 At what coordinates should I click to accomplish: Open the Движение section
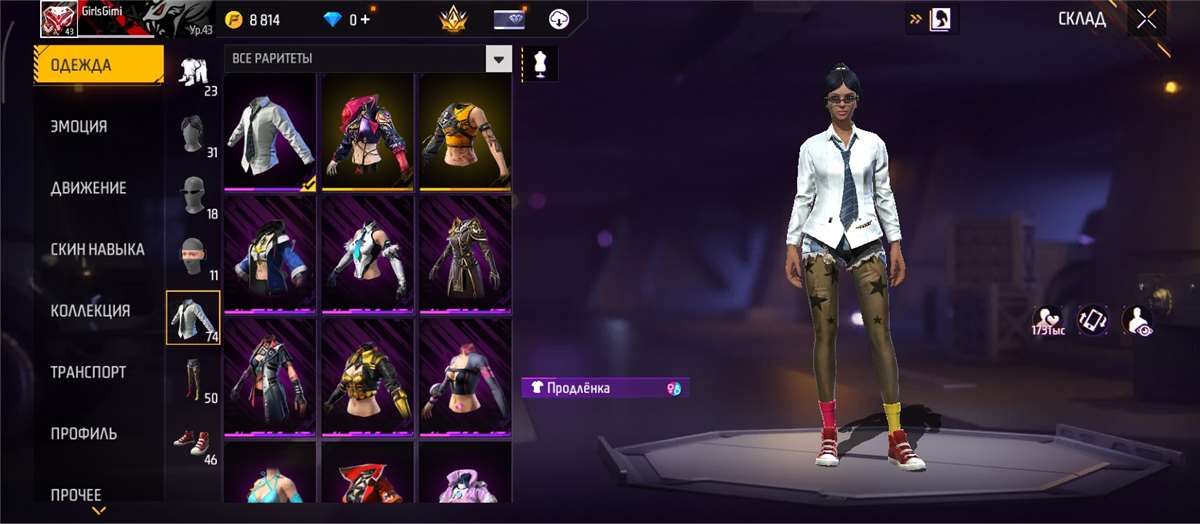(x=88, y=188)
